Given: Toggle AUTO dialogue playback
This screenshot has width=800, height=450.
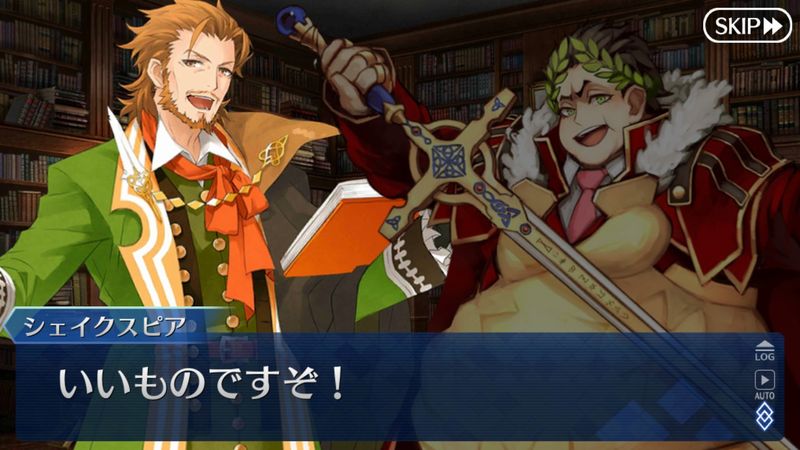Looking at the screenshot, I should [764, 385].
